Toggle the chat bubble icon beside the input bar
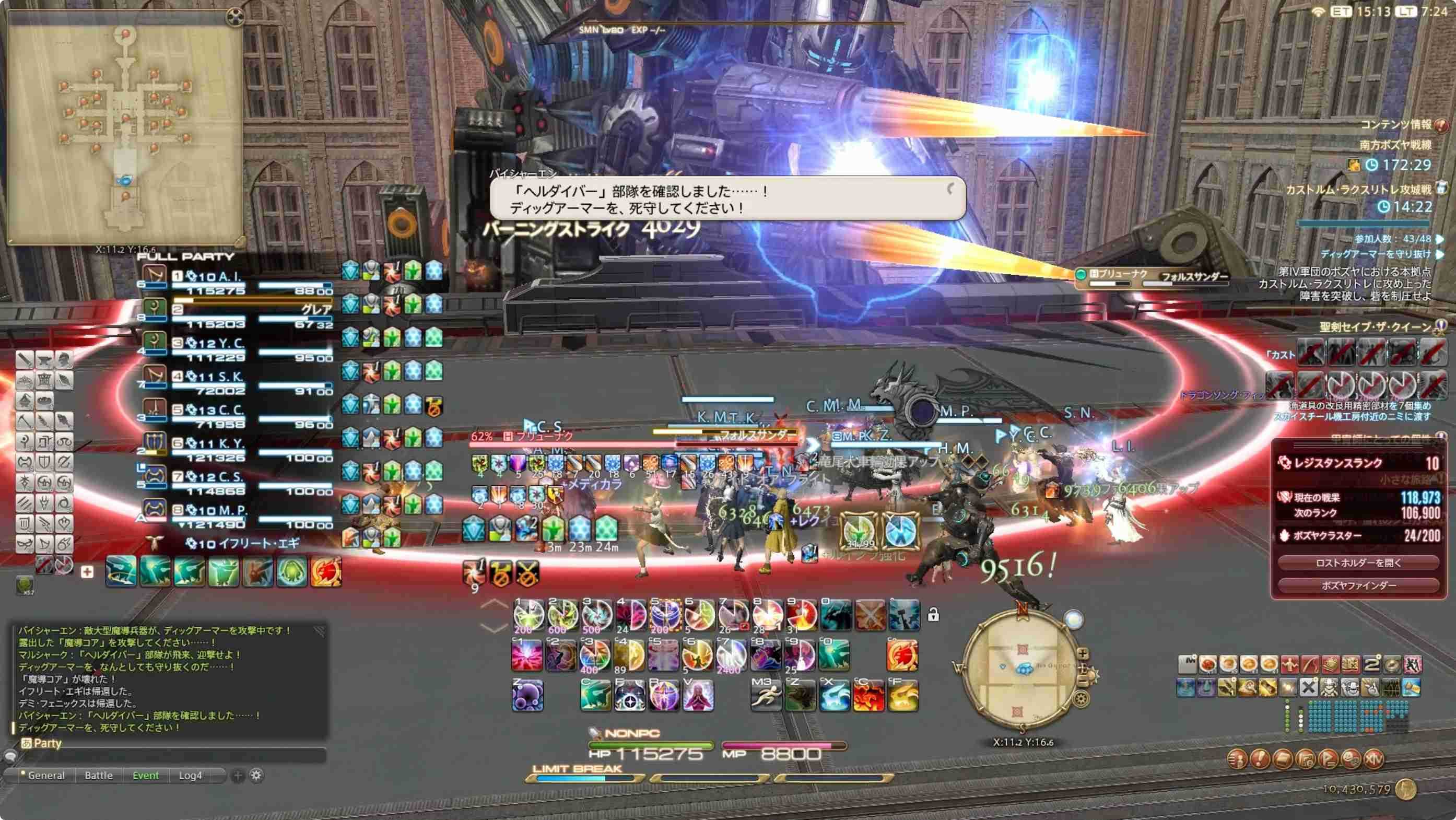 click(x=10, y=756)
